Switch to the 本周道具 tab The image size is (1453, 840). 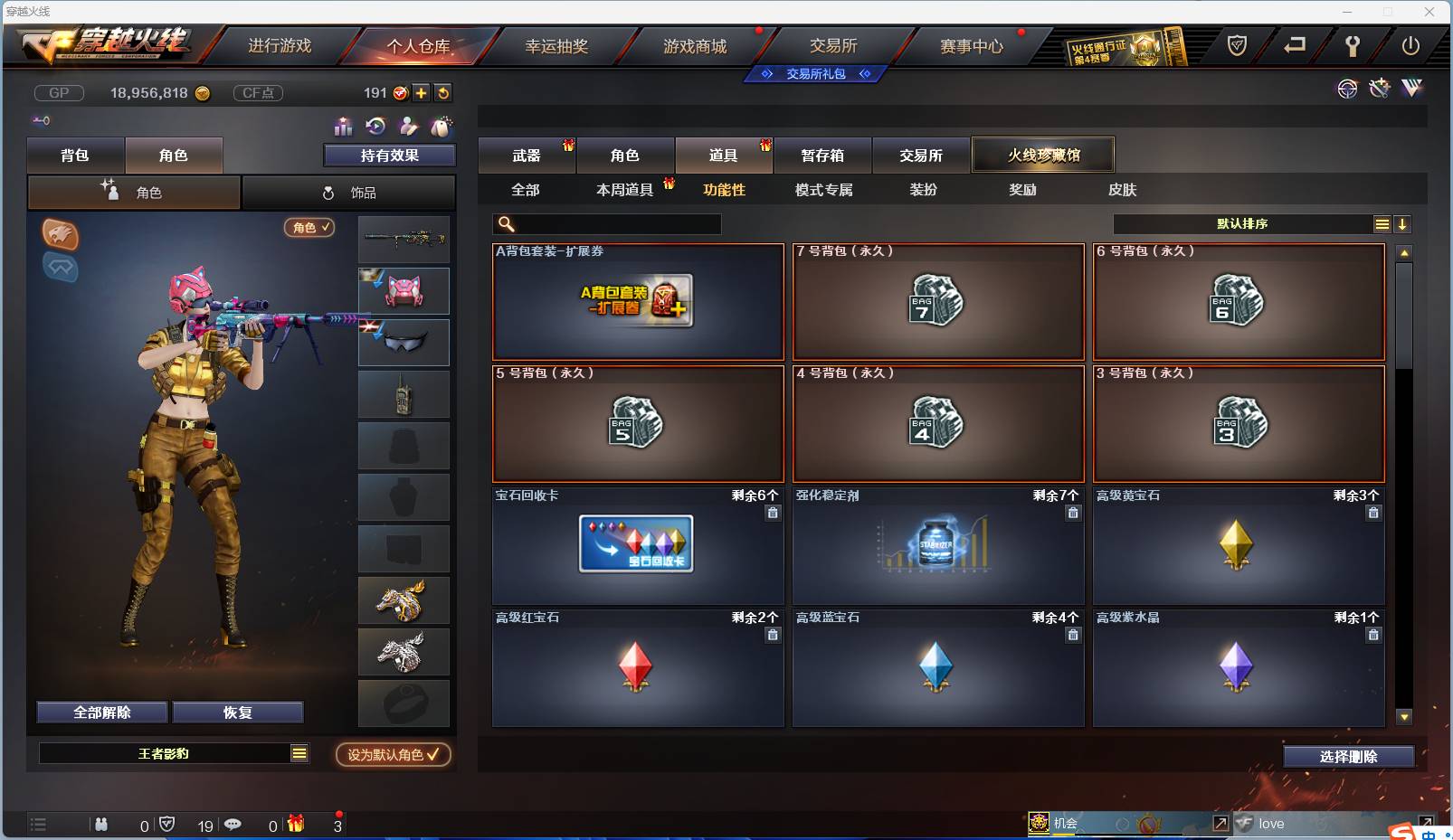point(624,190)
